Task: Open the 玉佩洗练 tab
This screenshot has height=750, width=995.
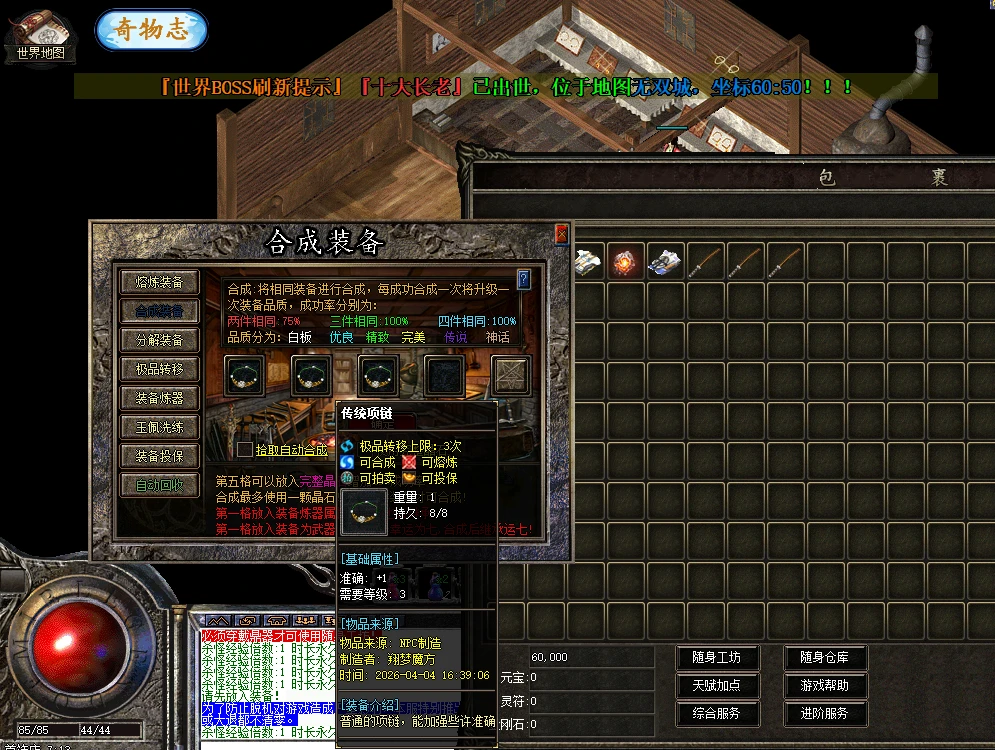Action: 159,427
